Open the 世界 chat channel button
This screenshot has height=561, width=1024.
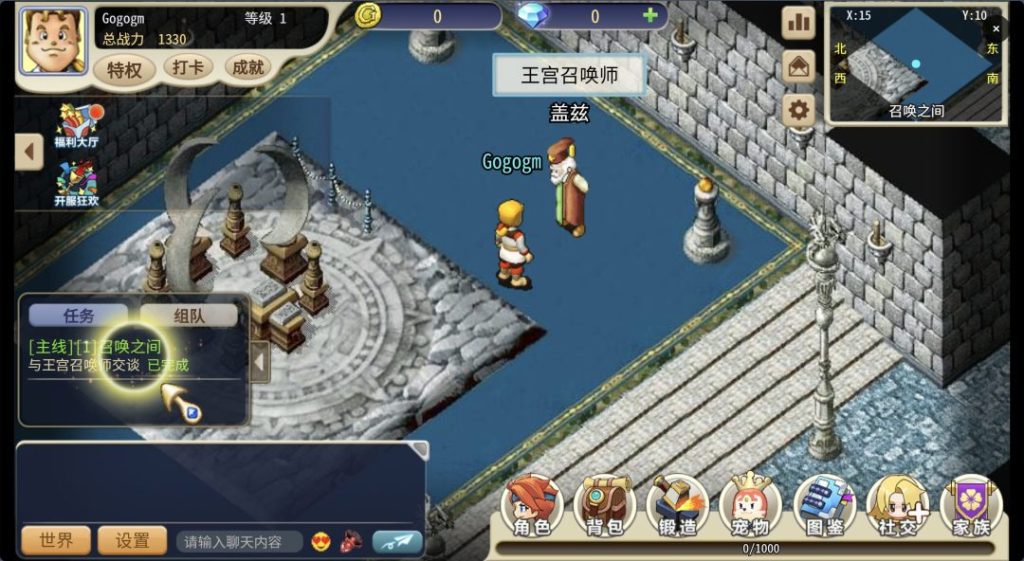[x=56, y=541]
